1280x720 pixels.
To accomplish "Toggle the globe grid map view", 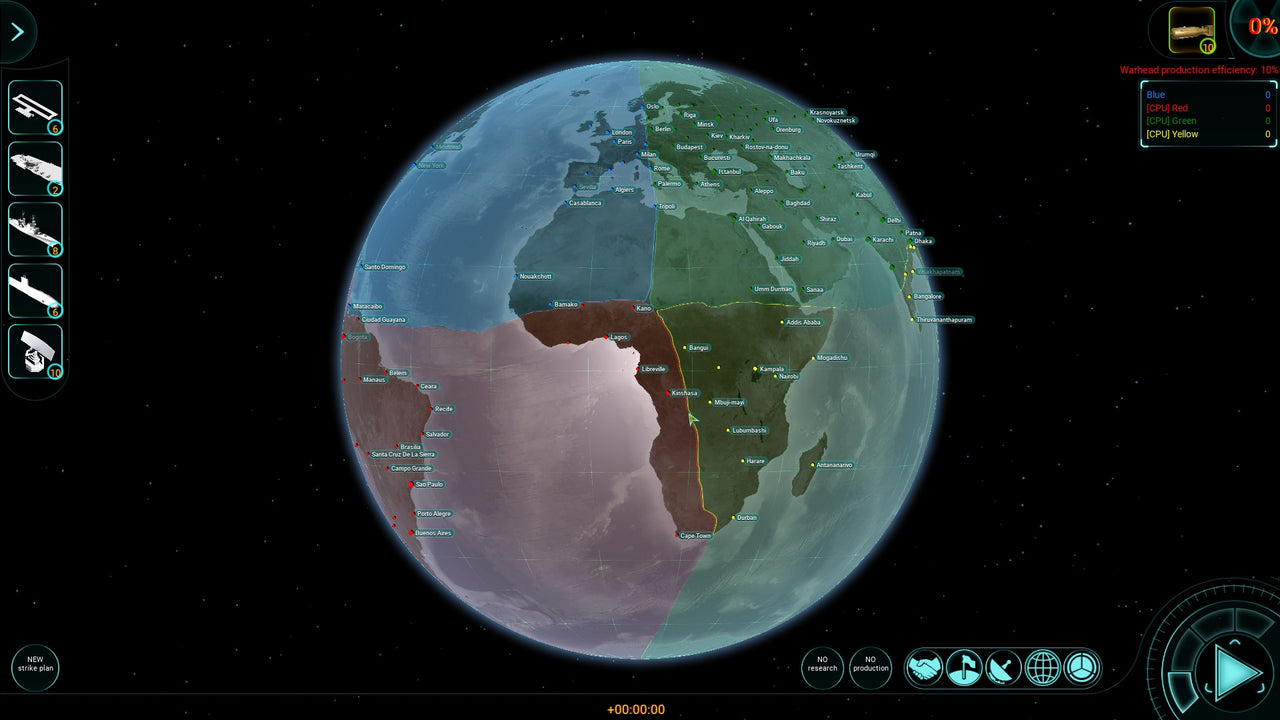I will (1043, 667).
